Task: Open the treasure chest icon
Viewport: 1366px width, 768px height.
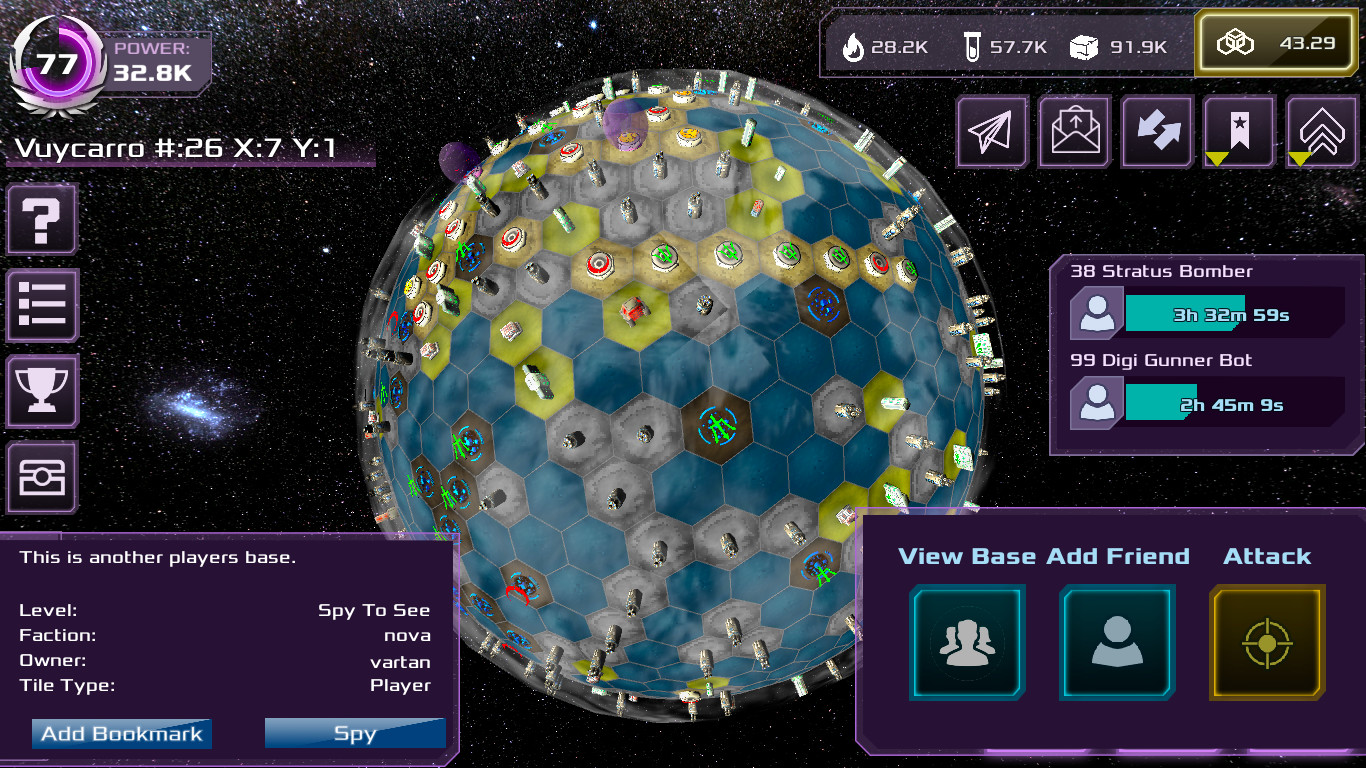Action: [42, 478]
